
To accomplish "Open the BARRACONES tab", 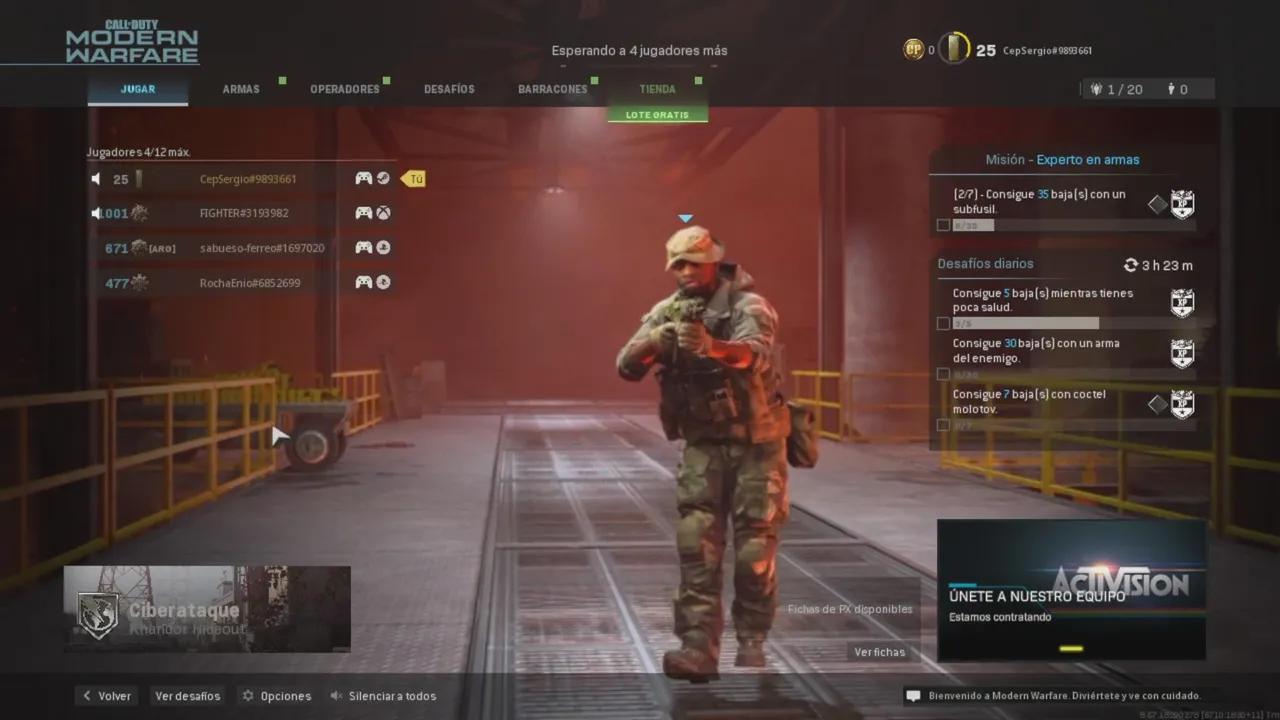I will pyautogui.click(x=552, y=88).
